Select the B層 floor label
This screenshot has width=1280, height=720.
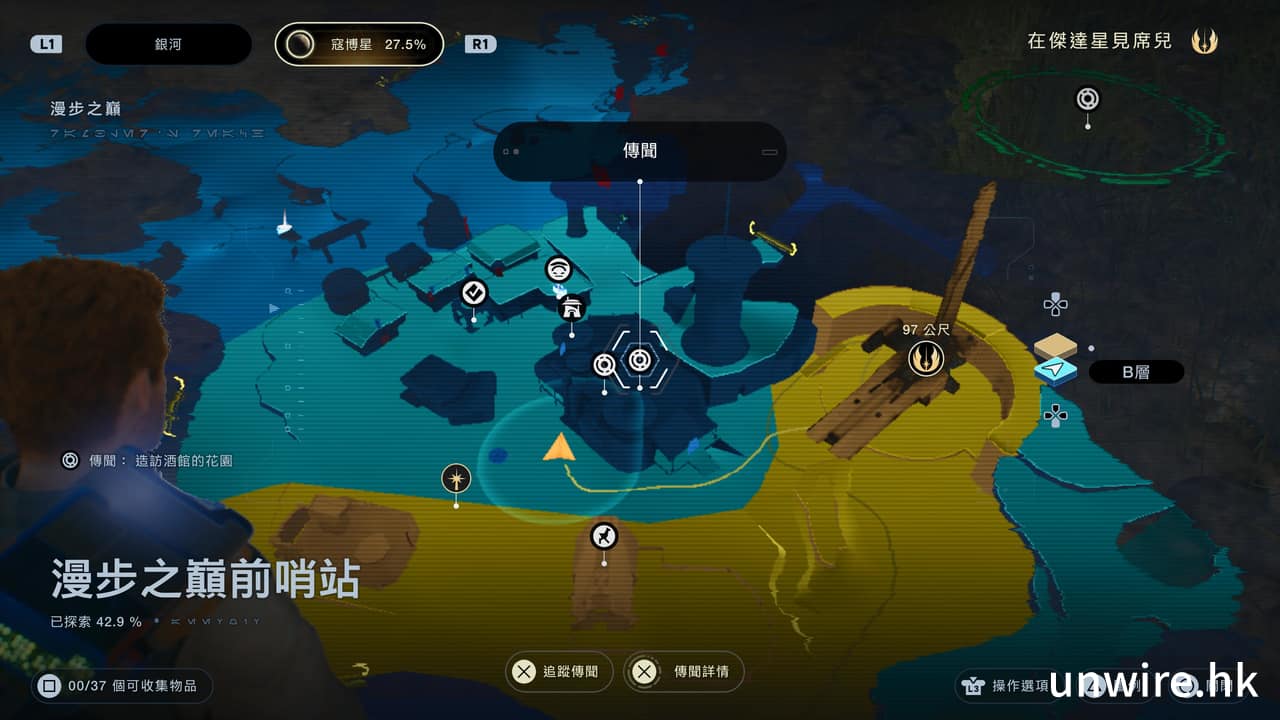1135,372
